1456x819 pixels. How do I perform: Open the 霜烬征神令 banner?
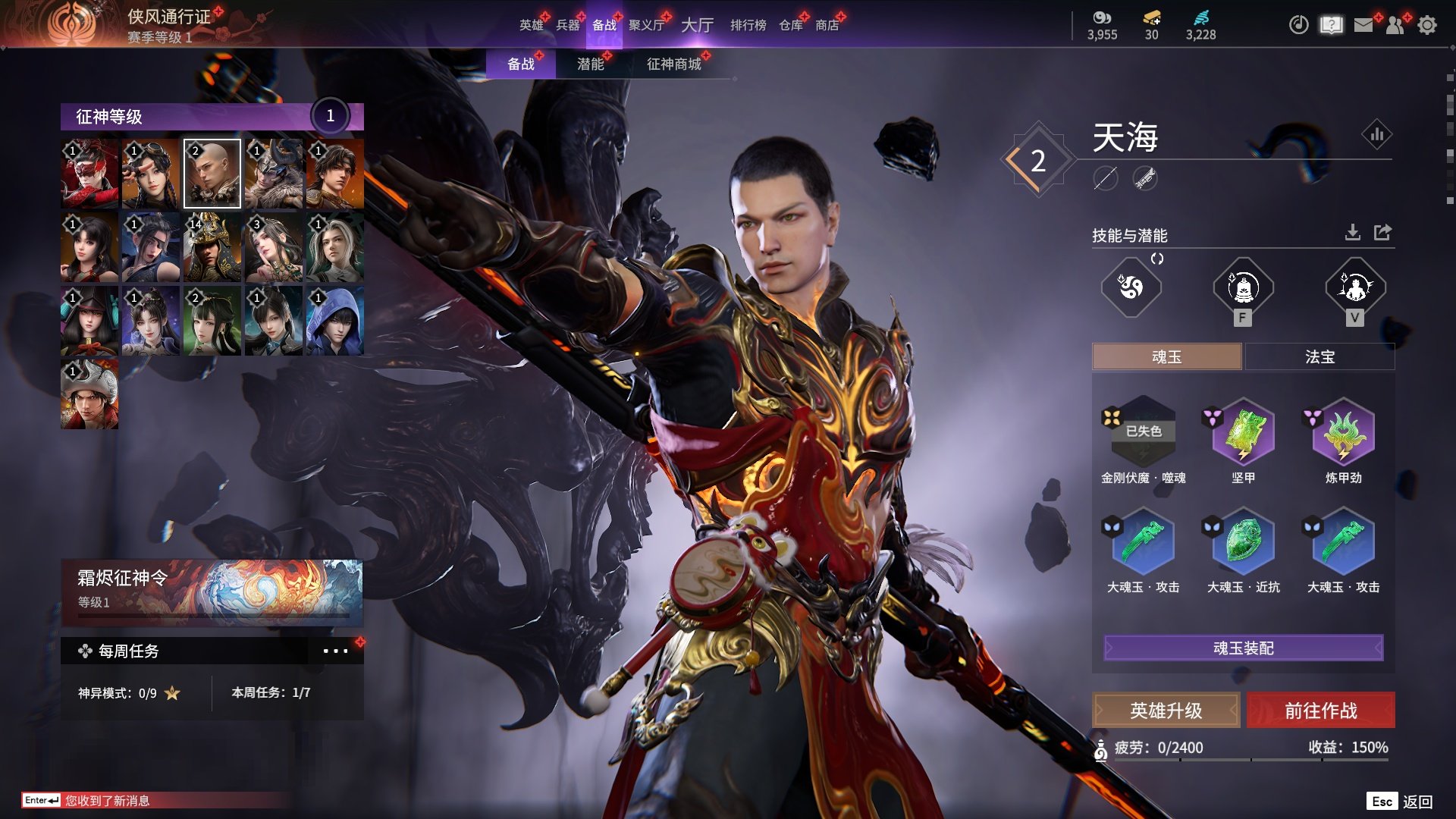point(212,590)
